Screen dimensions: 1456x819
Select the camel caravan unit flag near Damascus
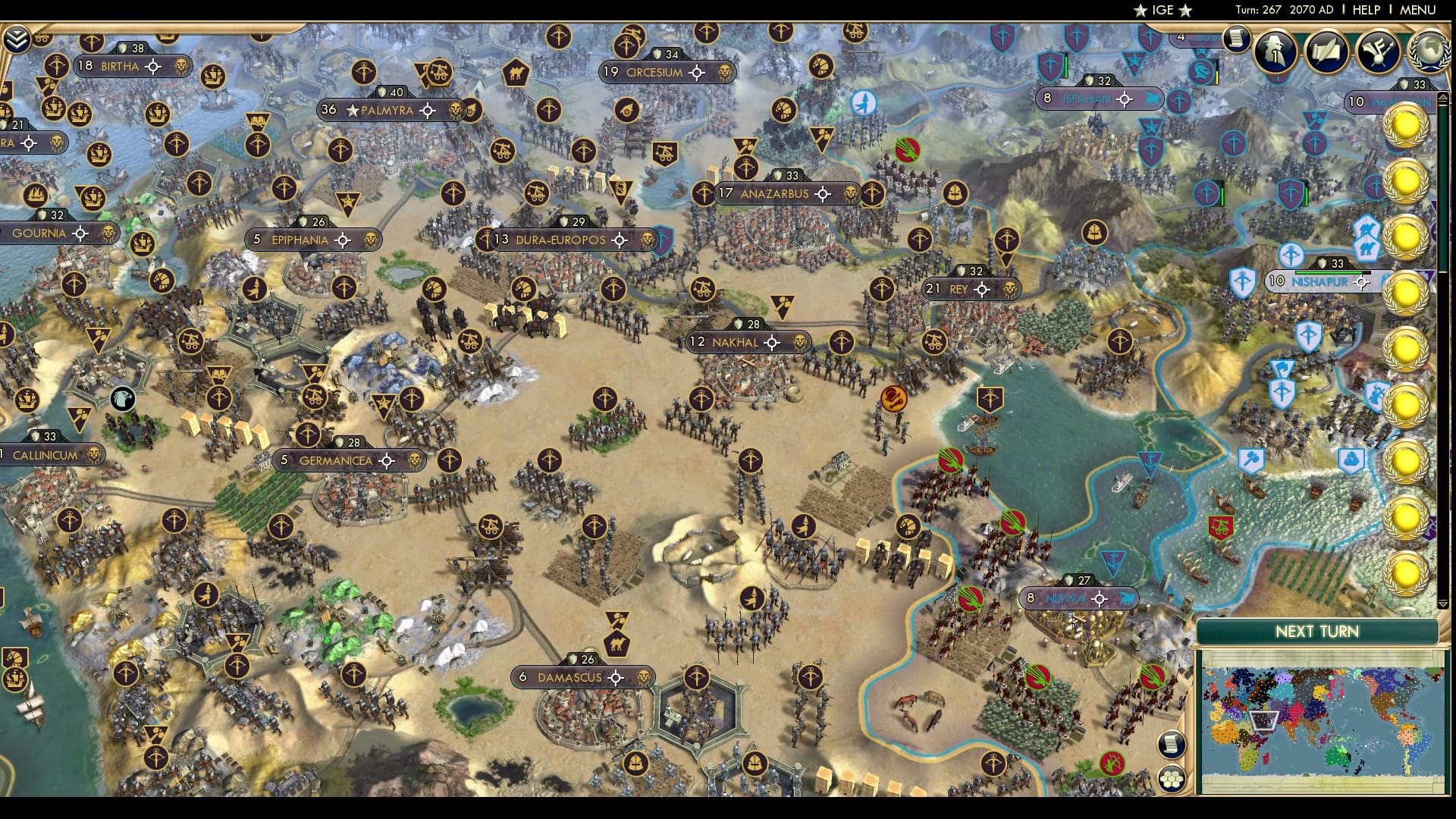pos(618,644)
